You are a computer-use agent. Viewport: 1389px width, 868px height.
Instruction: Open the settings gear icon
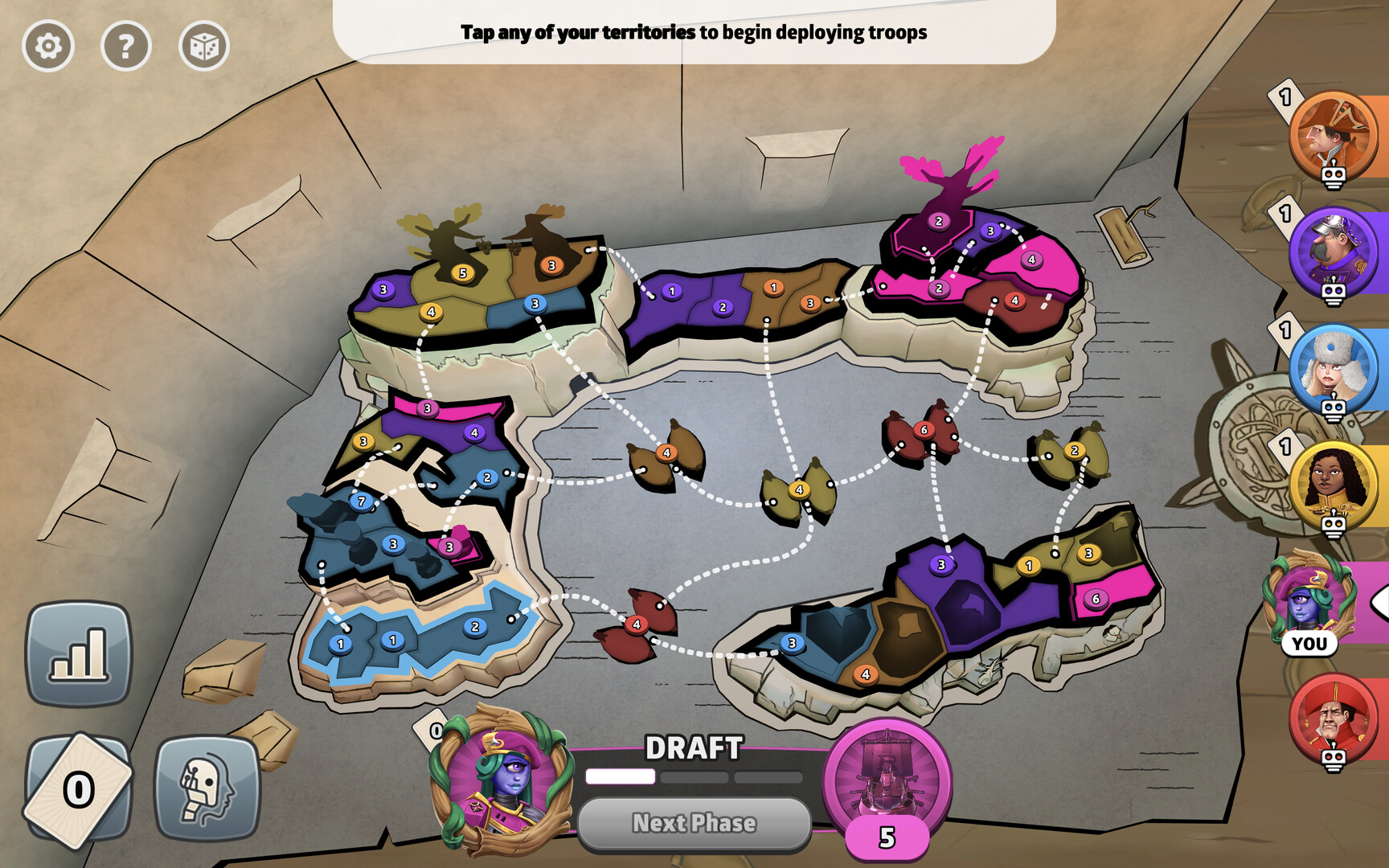48,46
